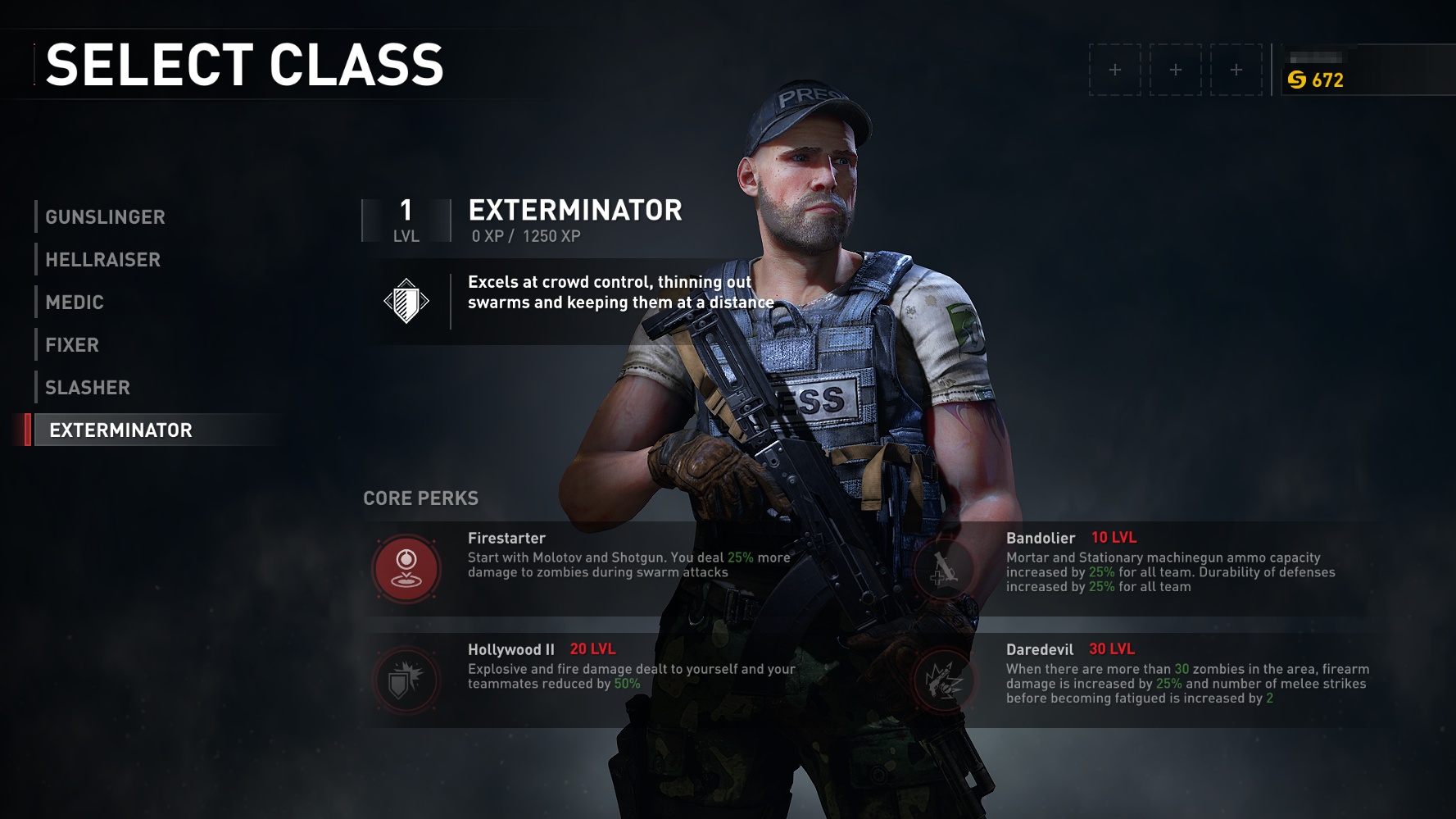
Task: Select the Slasher class entry
Action: click(88, 388)
